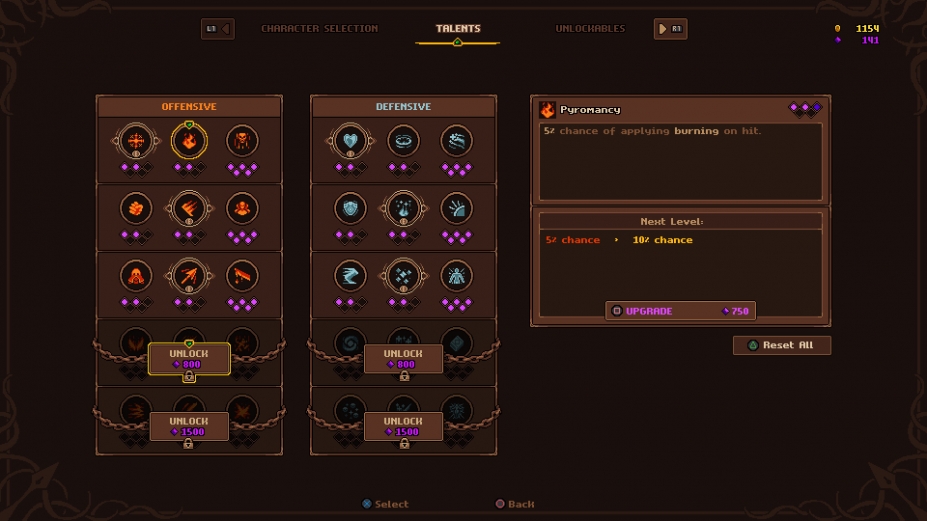Screen dimensions: 927x521
Task: Select the blue sparkles talent
Action: 403,277
